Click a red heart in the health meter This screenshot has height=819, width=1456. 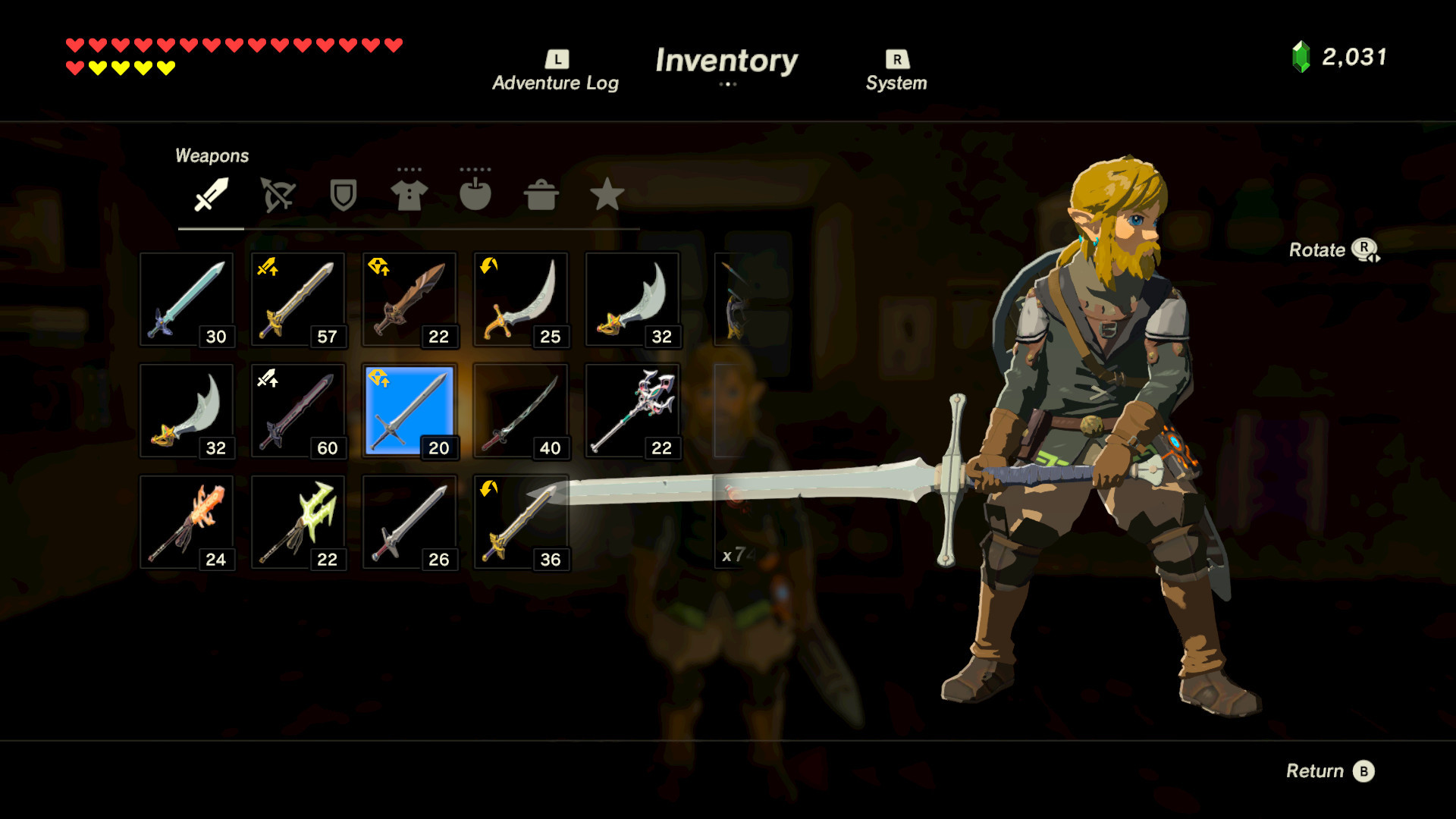[x=74, y=44]
